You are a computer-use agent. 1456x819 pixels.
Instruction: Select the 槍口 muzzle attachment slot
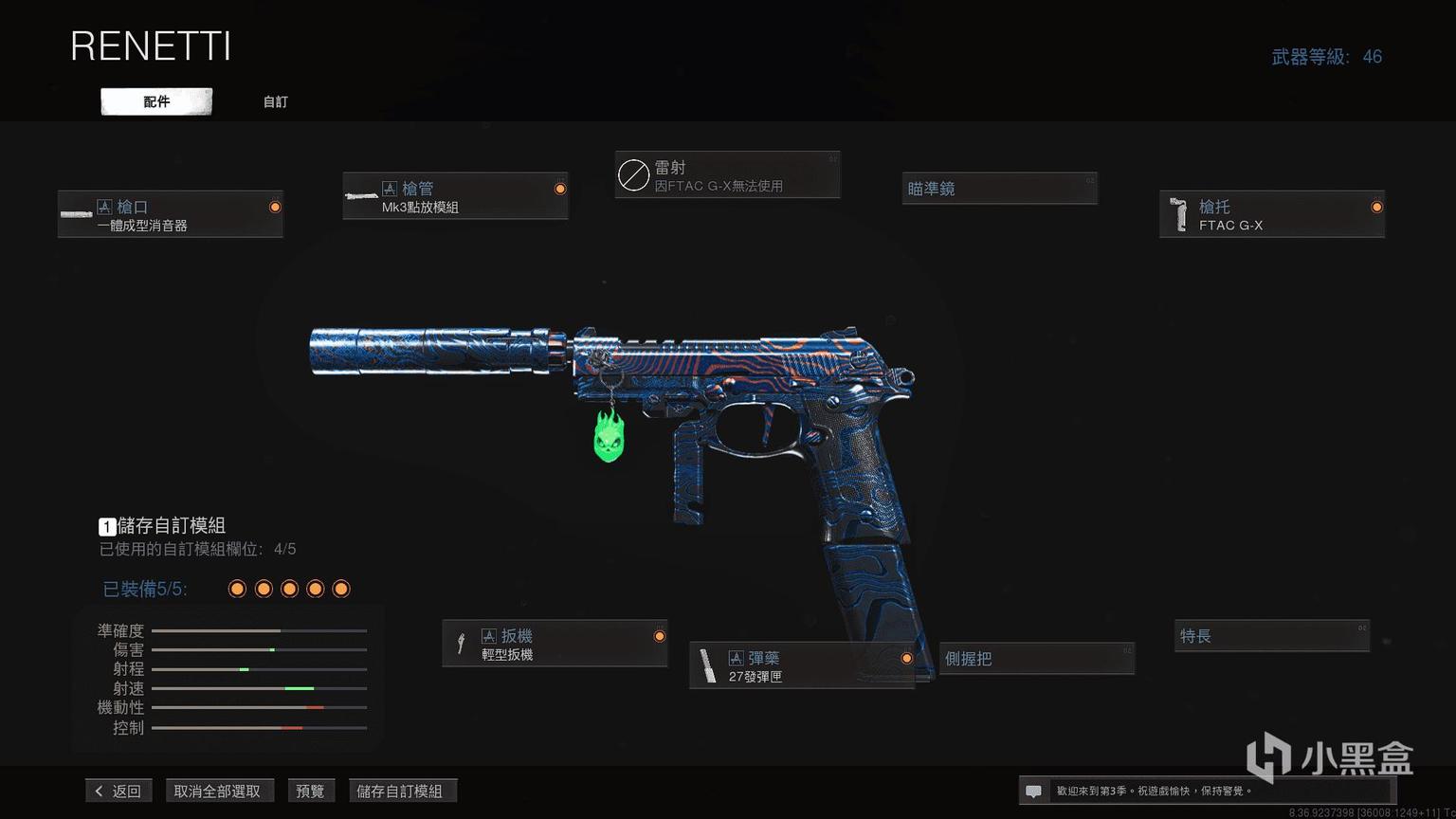[171, 214]
